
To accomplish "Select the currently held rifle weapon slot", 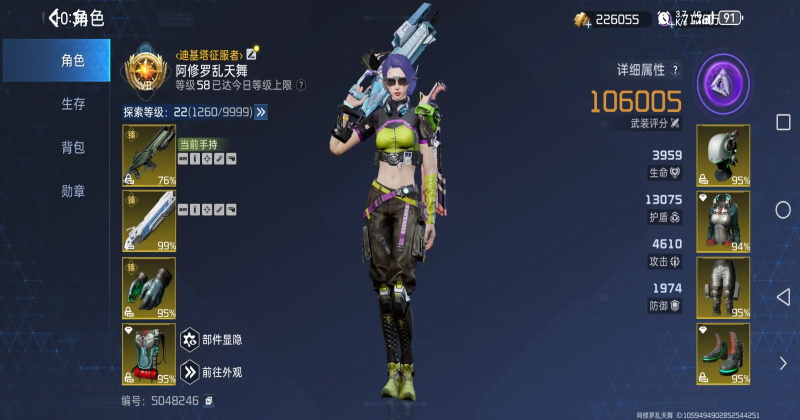I will (x=149, y=155).
